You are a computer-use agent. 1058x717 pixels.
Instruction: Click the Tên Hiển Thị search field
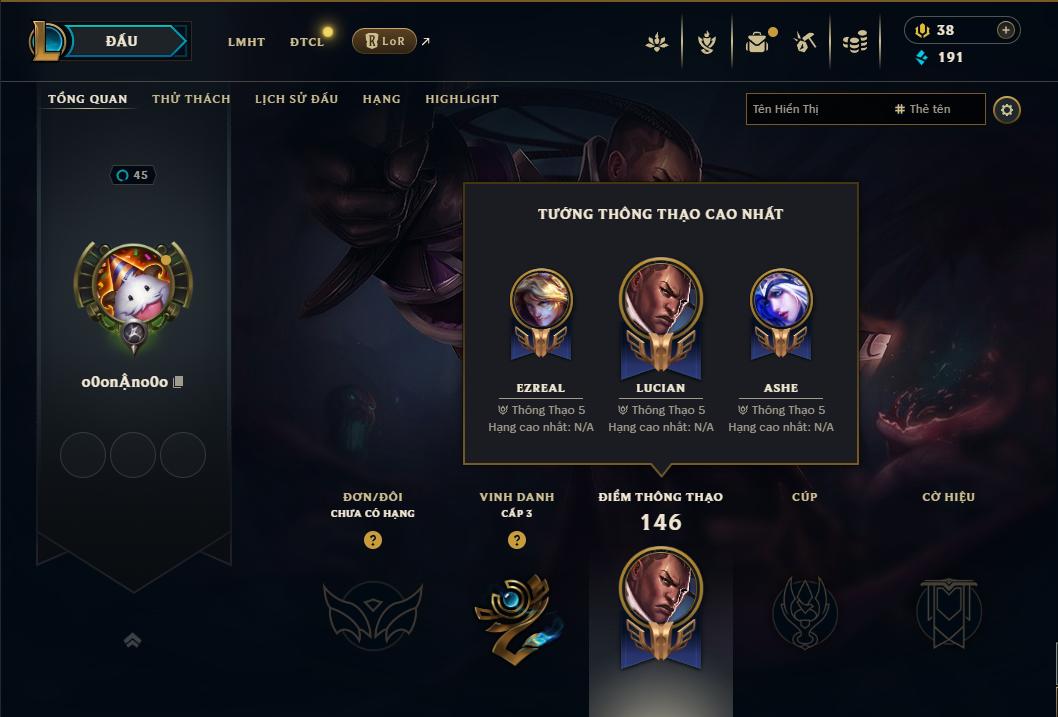tap(815, 109)
